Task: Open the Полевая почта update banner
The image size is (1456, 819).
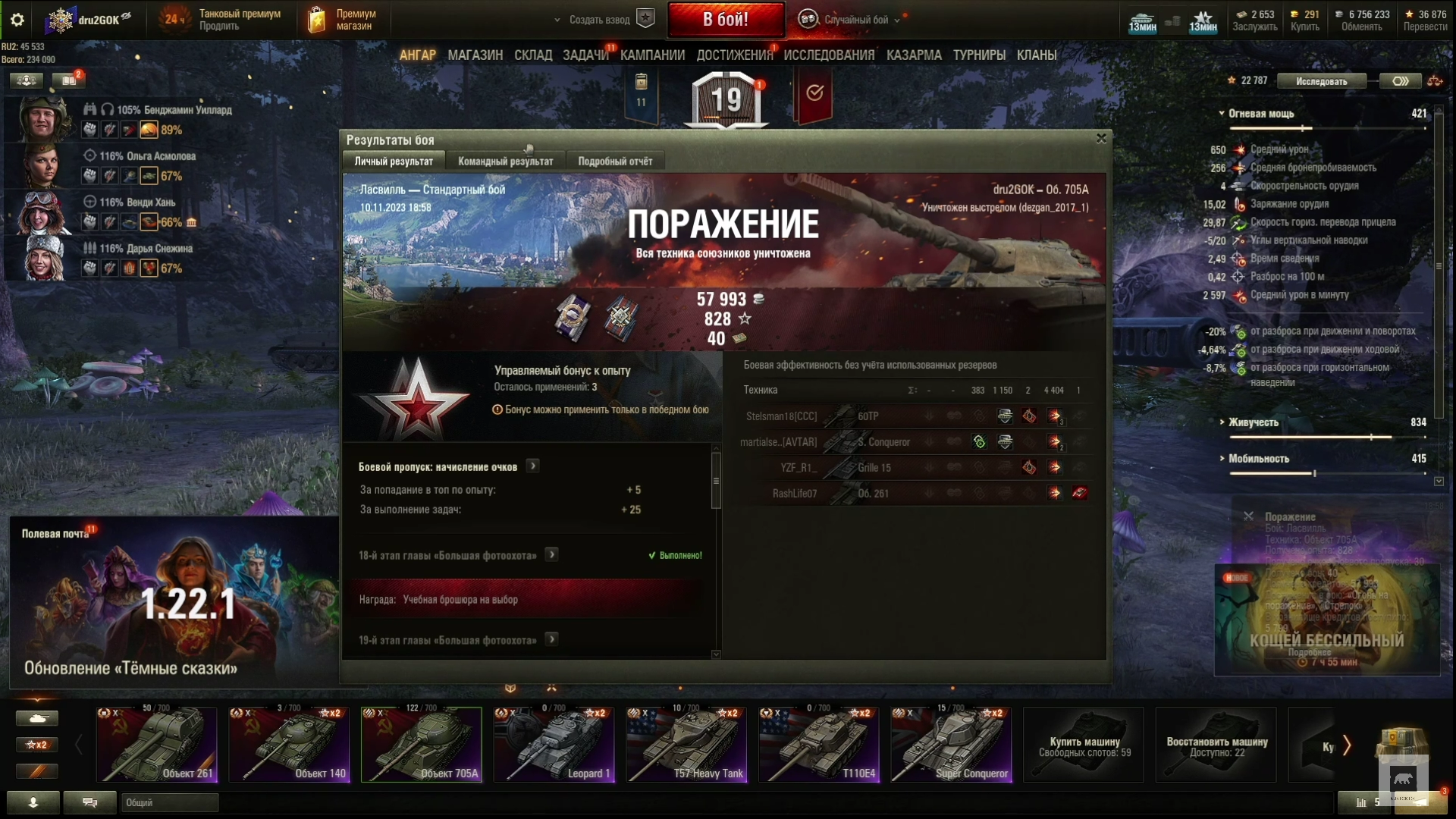Action: pos(173,603)
